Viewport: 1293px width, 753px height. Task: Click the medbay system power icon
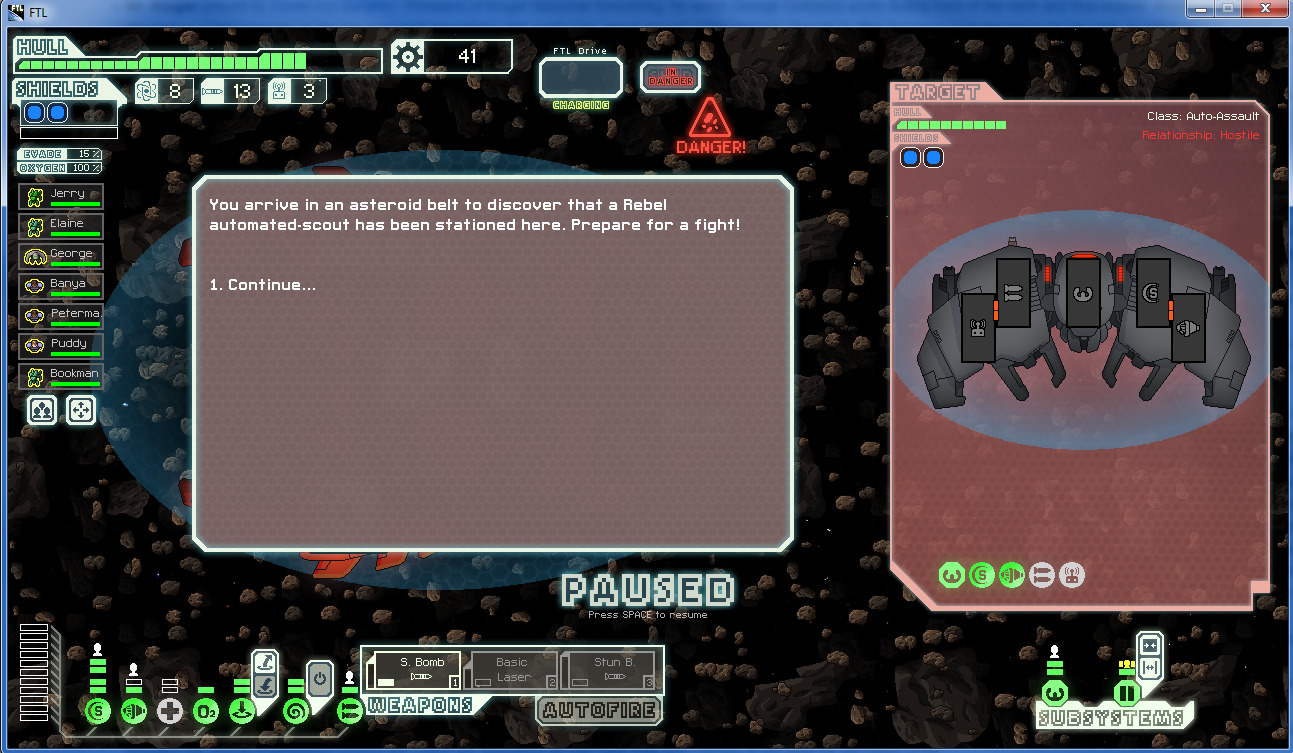pyautogui.click(x=170, y=712)
